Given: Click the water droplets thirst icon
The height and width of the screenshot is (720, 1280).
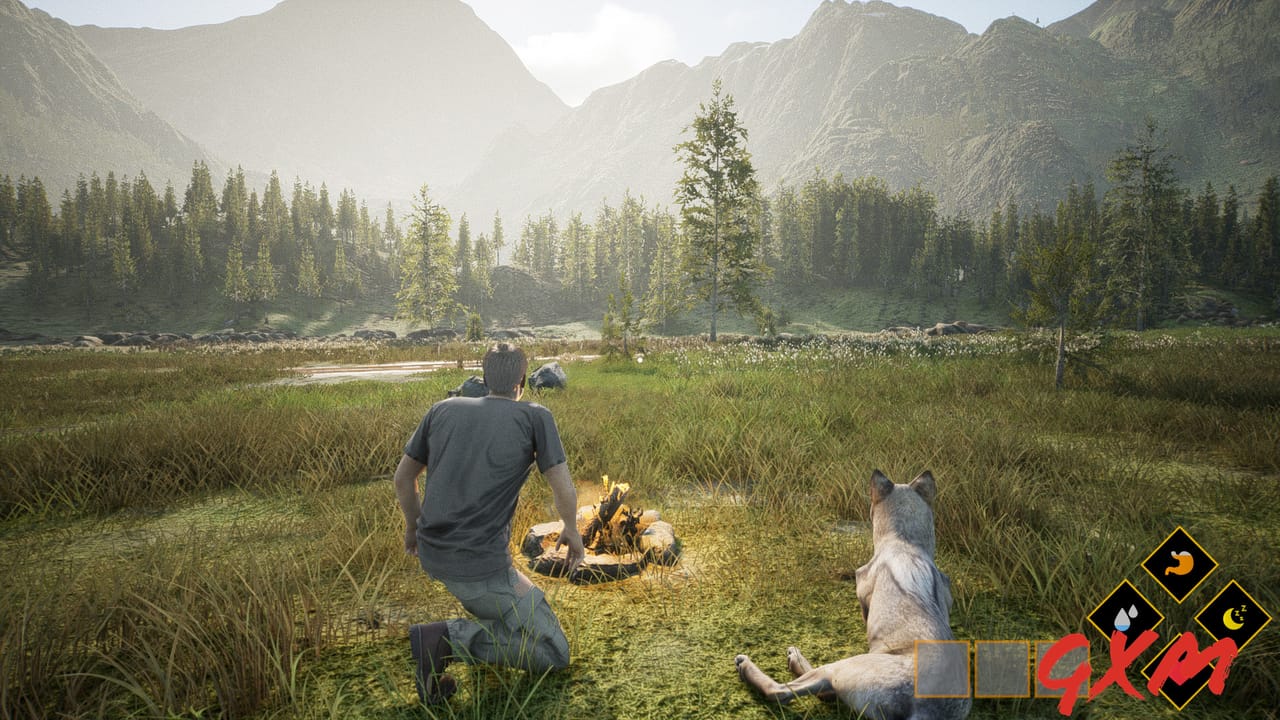Looking at the screenshot, I should 1125,618.
